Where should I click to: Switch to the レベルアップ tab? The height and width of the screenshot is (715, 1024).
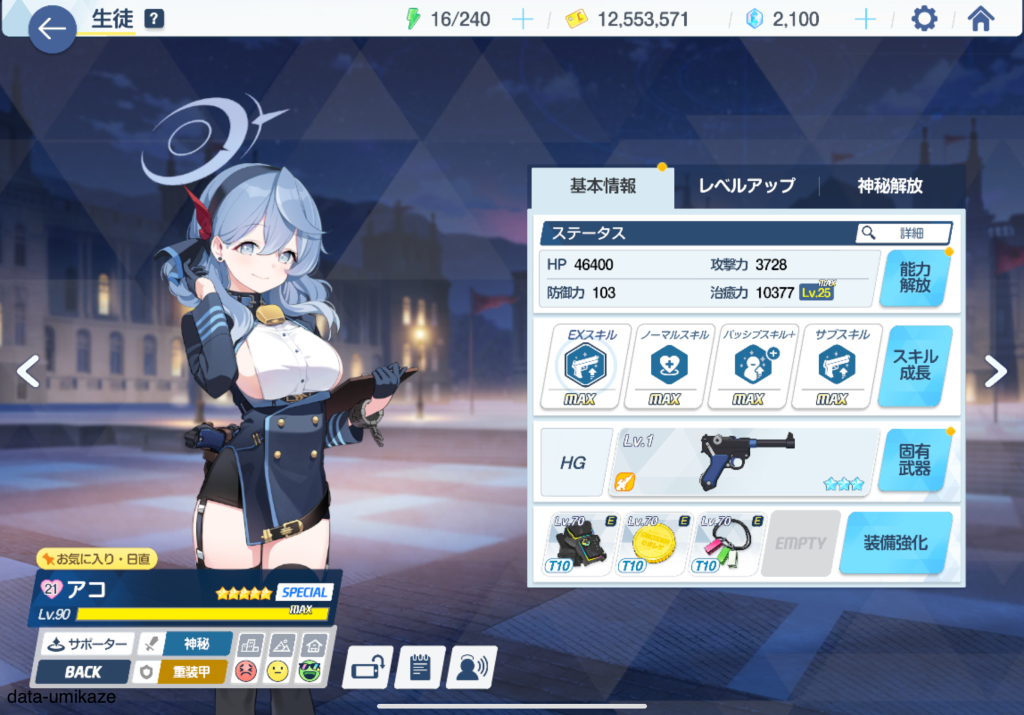(x=746, y=186)
